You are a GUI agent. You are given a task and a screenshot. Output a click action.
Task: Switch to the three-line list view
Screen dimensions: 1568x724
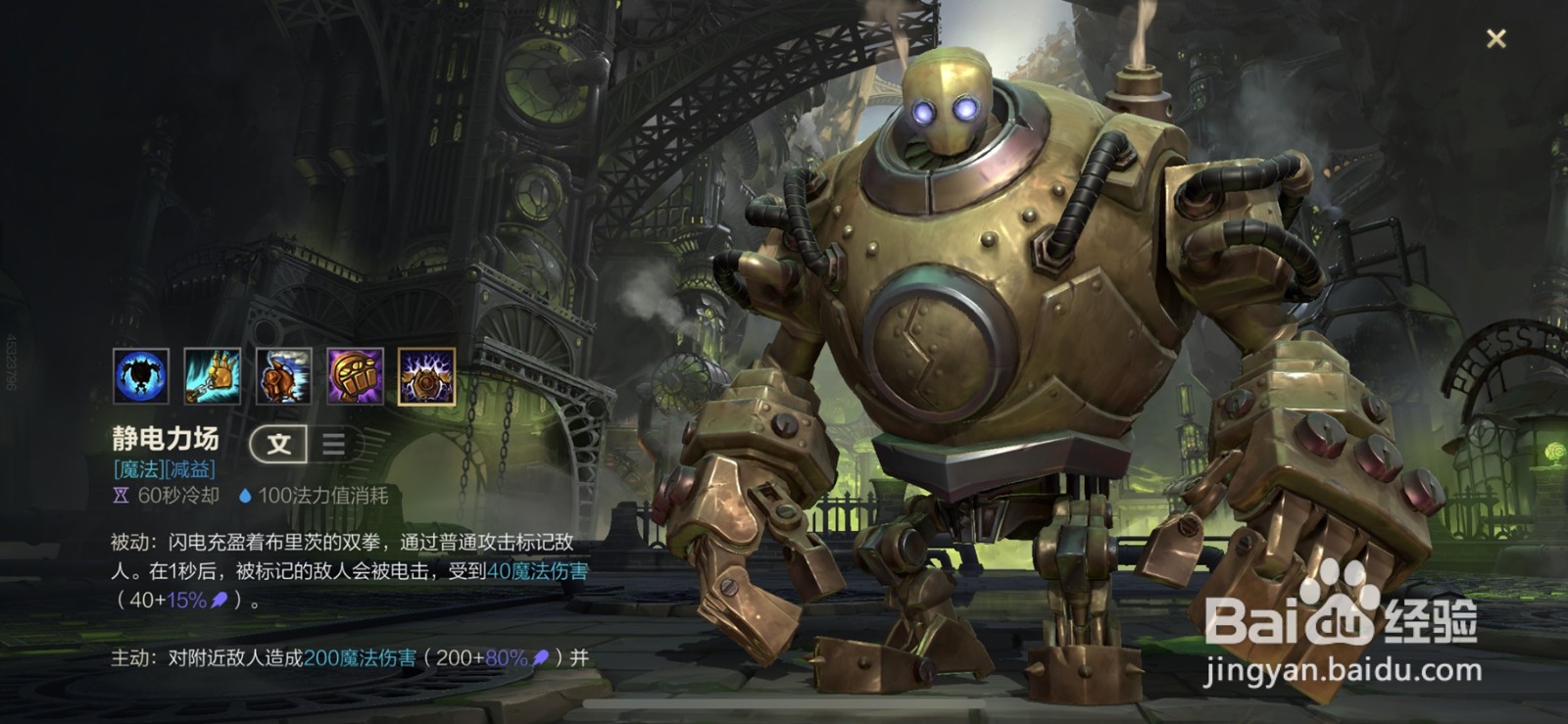333,444
